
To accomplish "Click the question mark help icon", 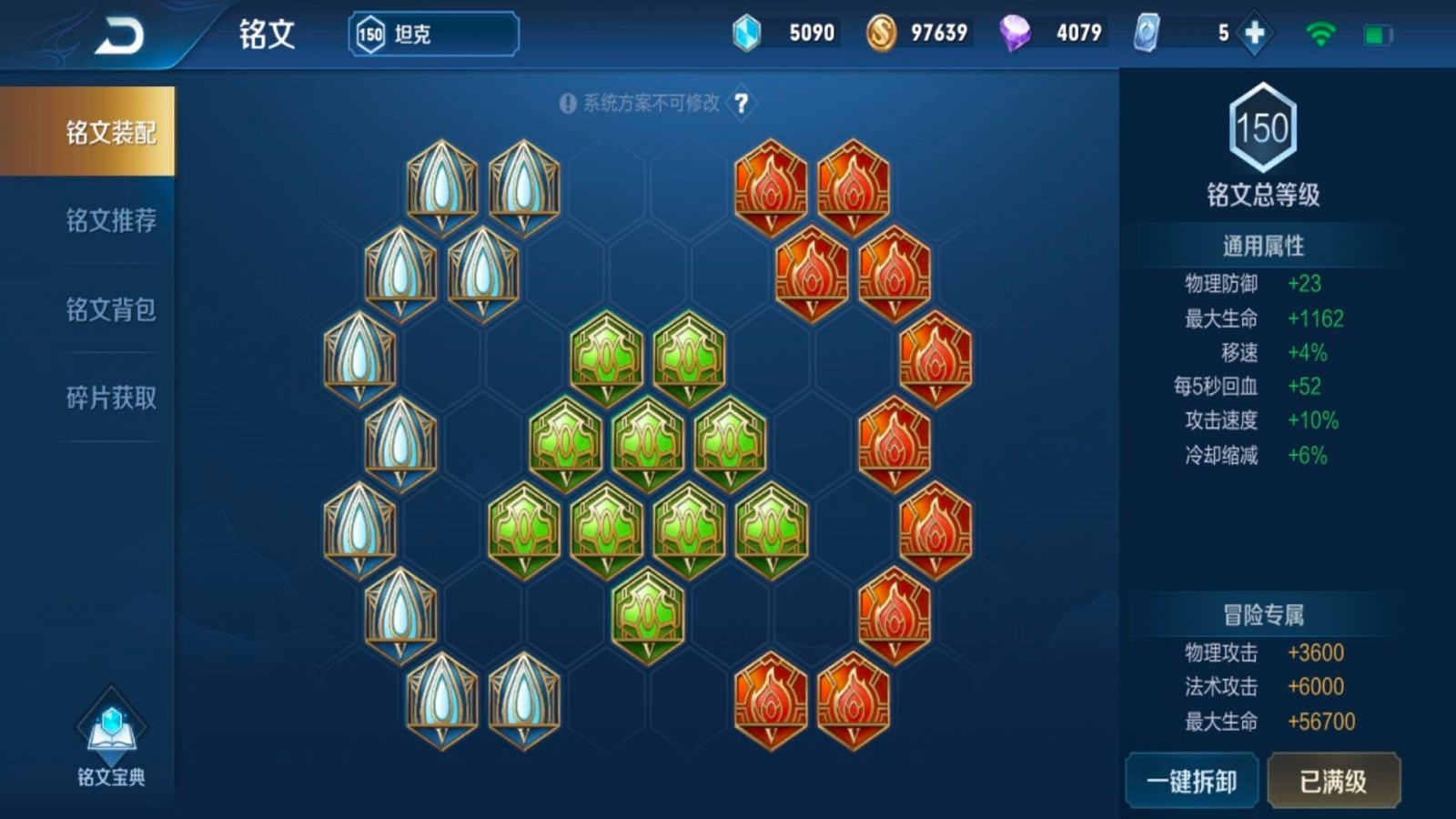I will coord(742,103).
